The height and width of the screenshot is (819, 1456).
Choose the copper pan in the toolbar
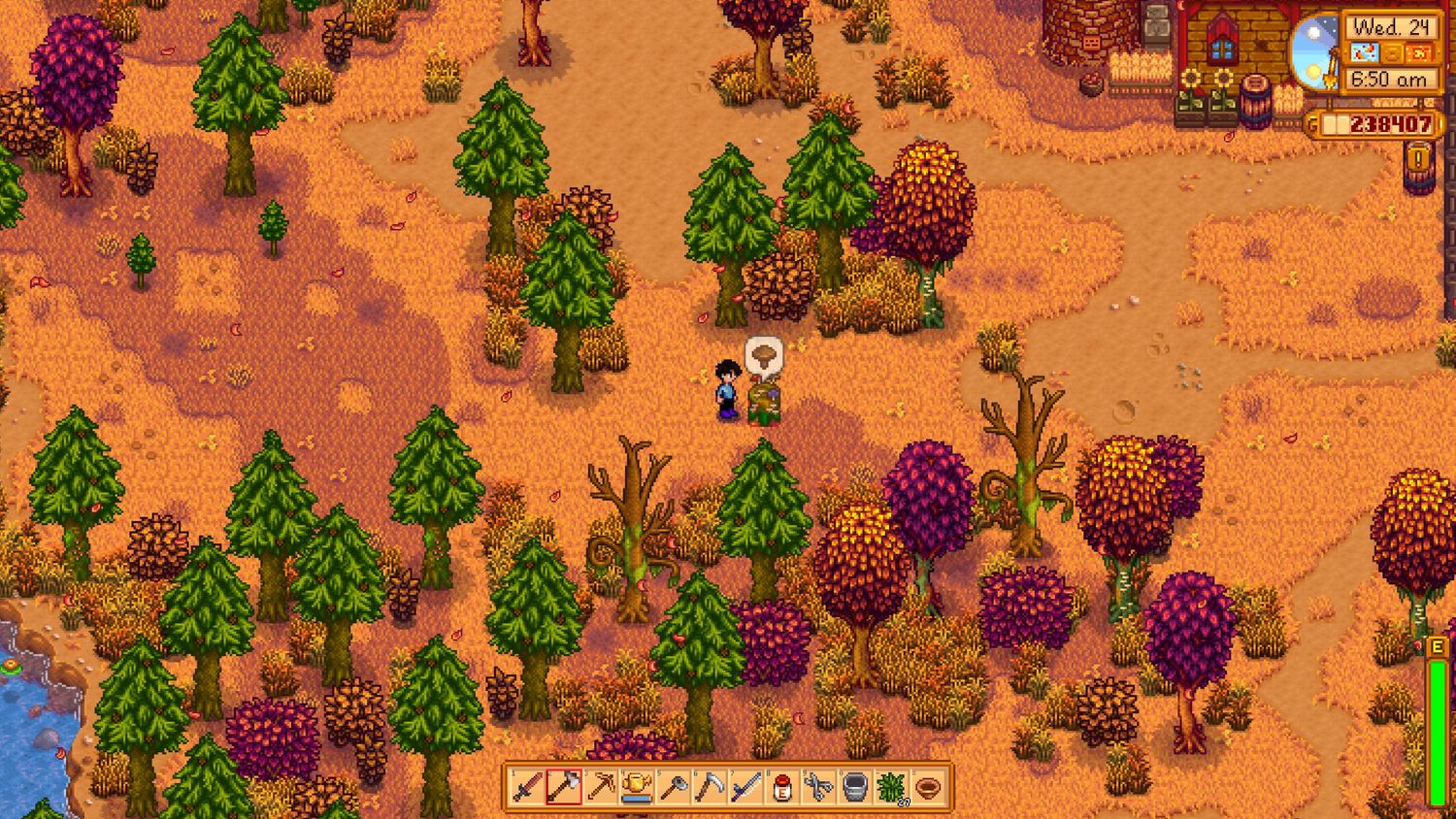[928, 787]
